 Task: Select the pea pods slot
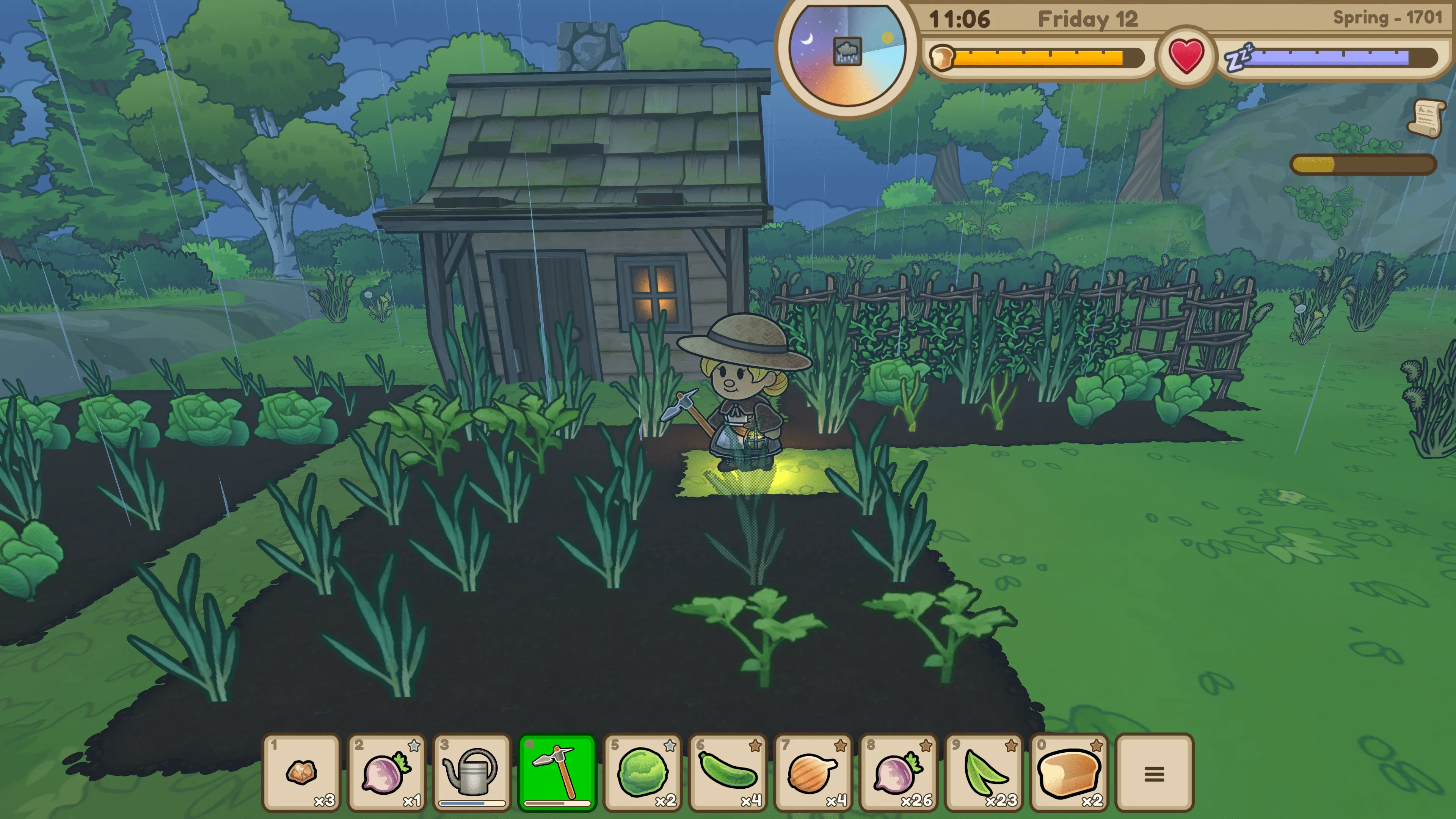[x=984, y=772]
